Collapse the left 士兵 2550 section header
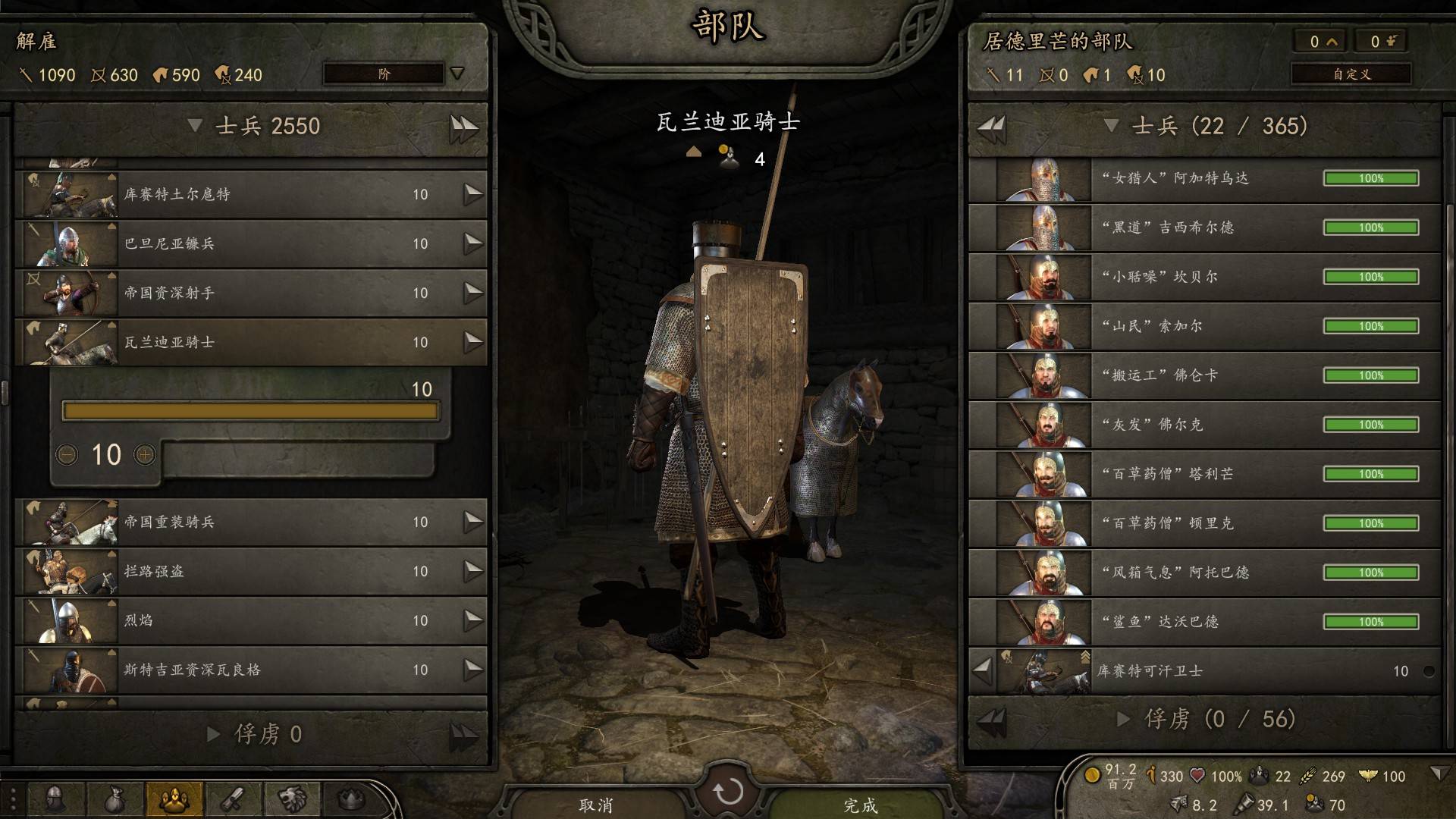The width and height of the screenshot is (1456, 819). 195,125
